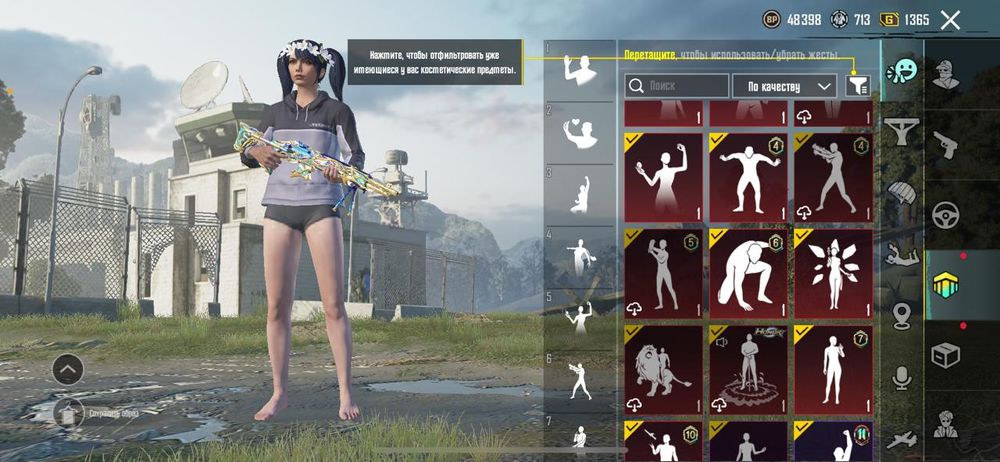Click the save outfit hanger button

(68, 412)
